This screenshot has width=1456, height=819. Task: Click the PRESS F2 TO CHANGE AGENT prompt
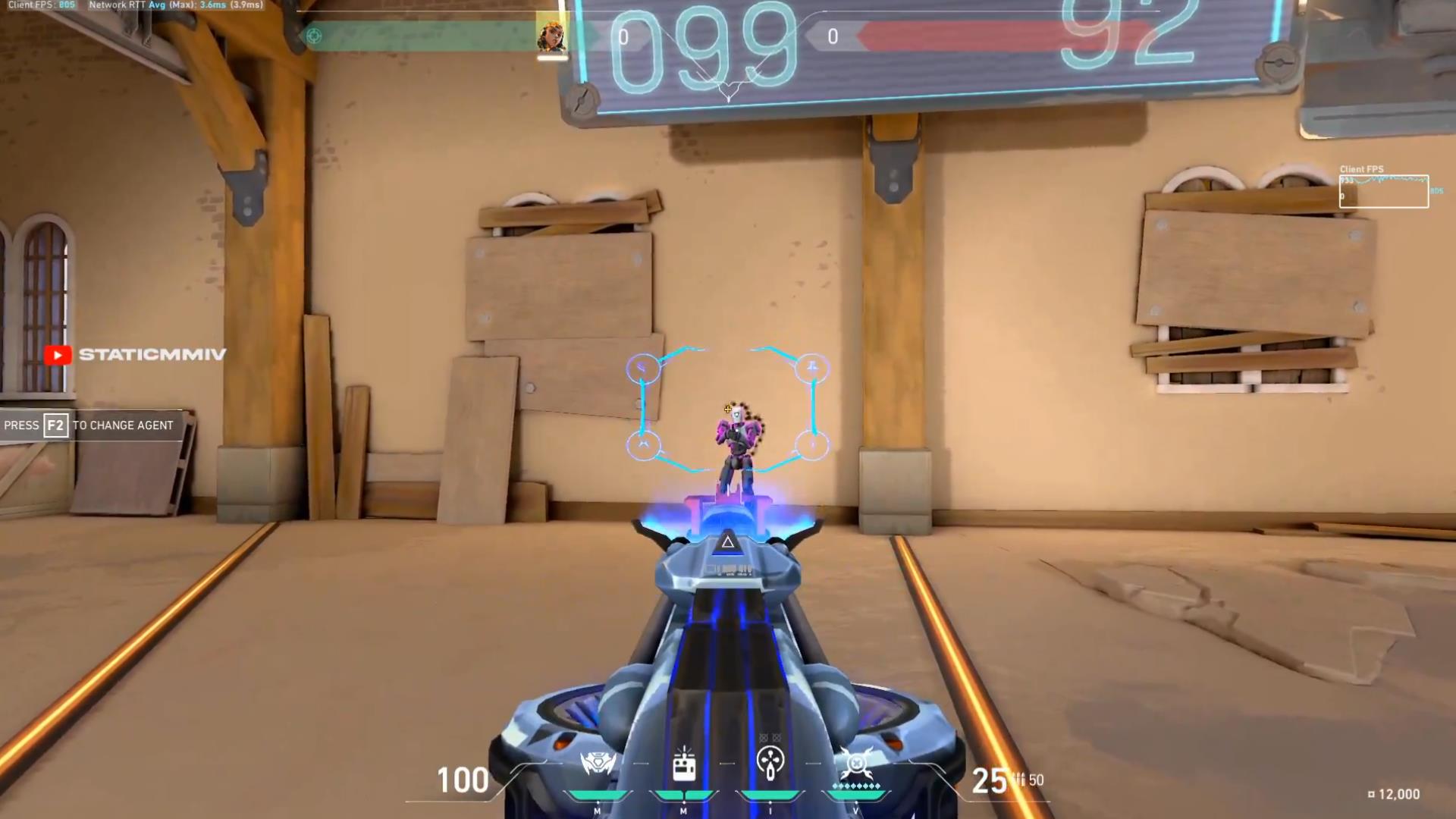(89, 425)
